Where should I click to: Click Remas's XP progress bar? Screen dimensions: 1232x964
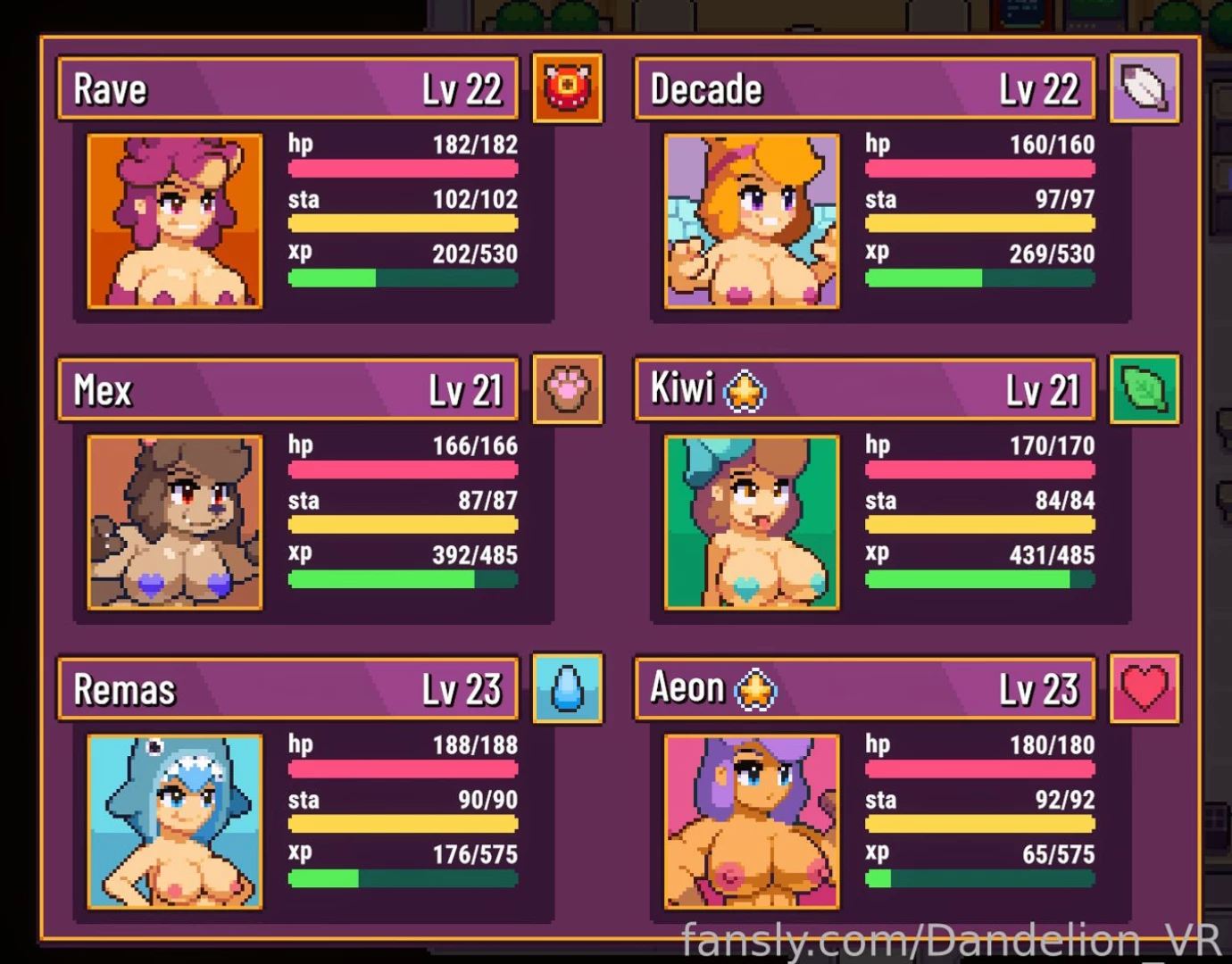402,879
